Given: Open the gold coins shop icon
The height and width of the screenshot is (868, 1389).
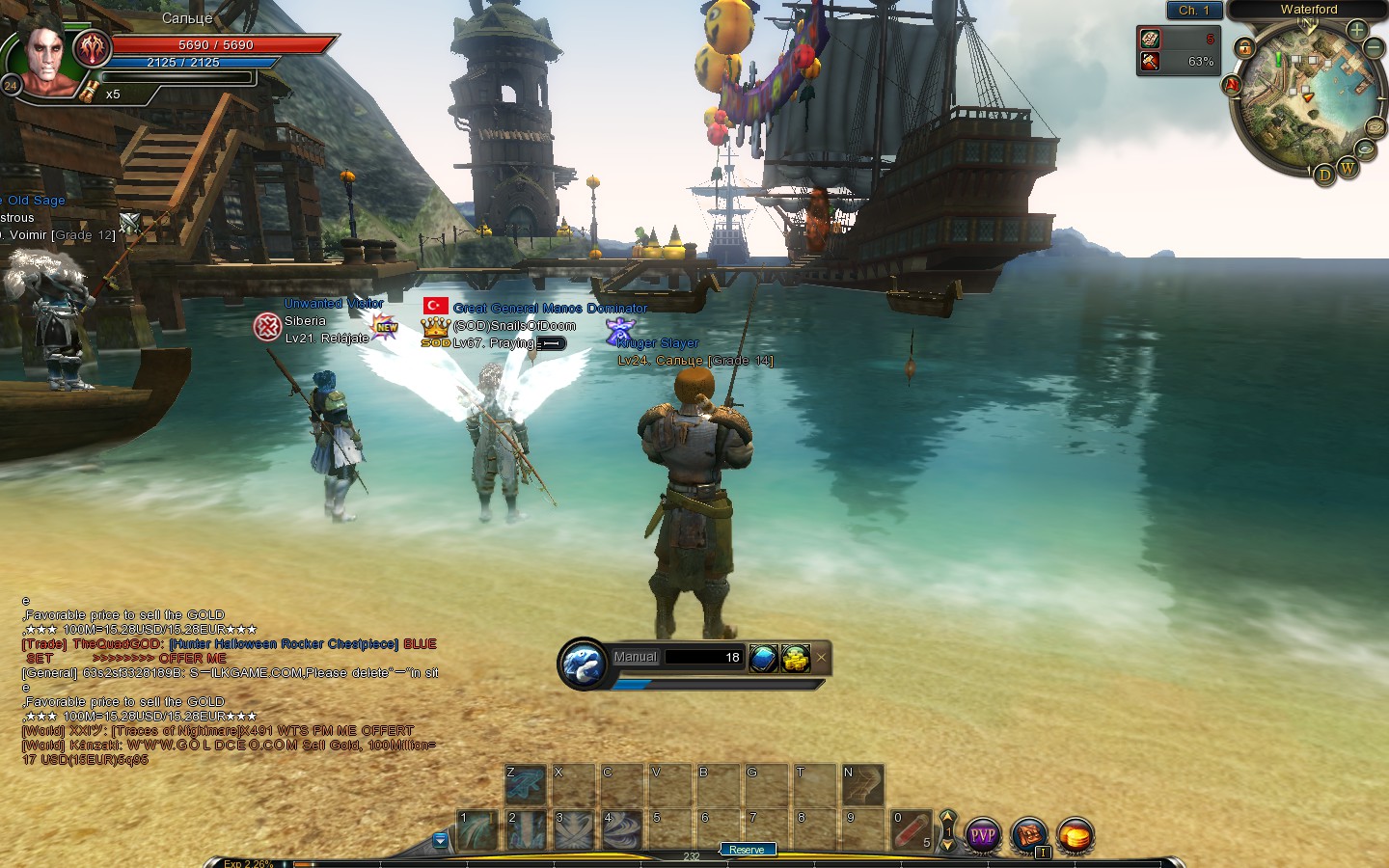Looking at the screenshot, I should coord(1075,835).
